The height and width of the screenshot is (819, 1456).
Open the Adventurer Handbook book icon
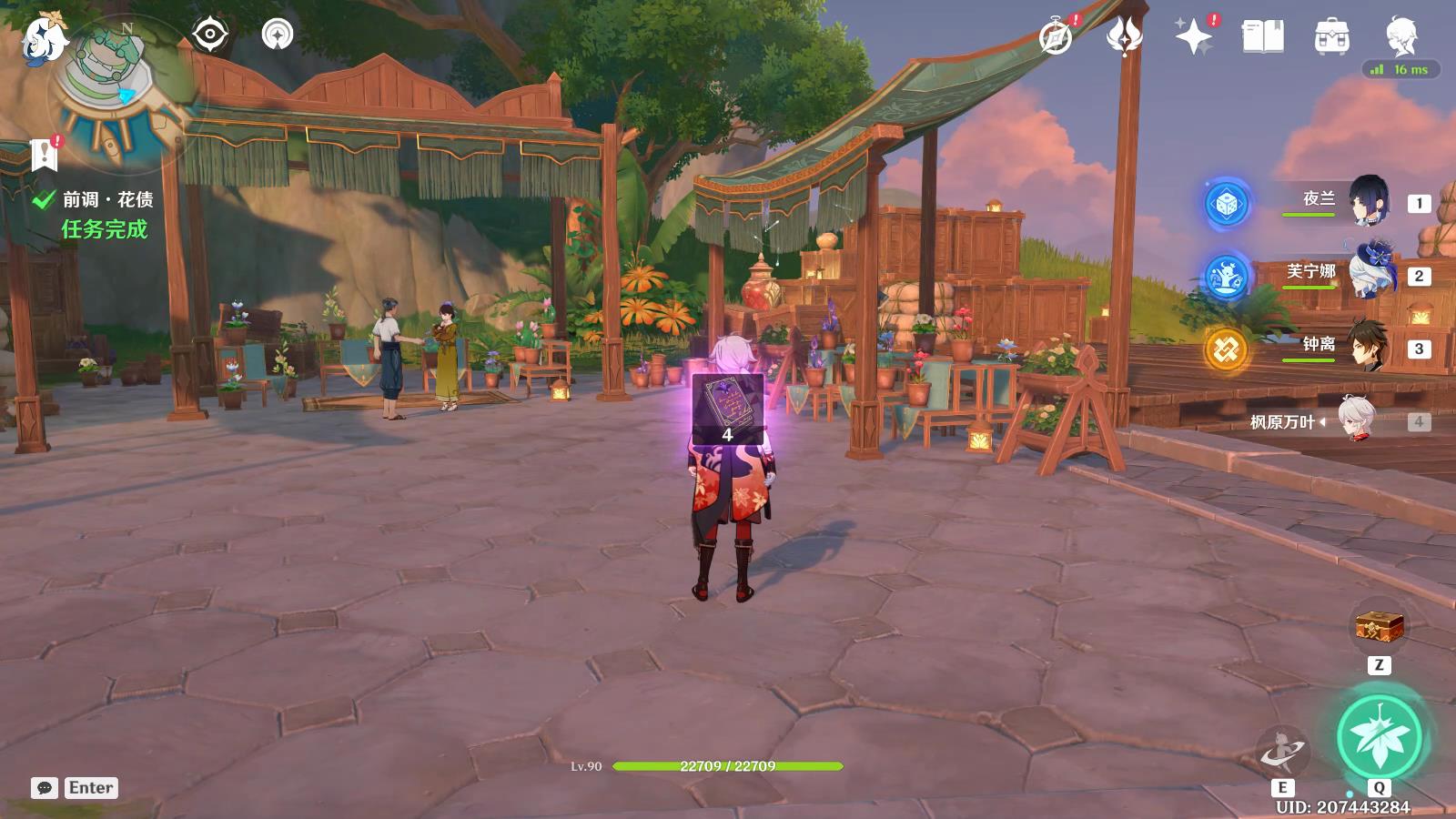tap(1262, 37)
